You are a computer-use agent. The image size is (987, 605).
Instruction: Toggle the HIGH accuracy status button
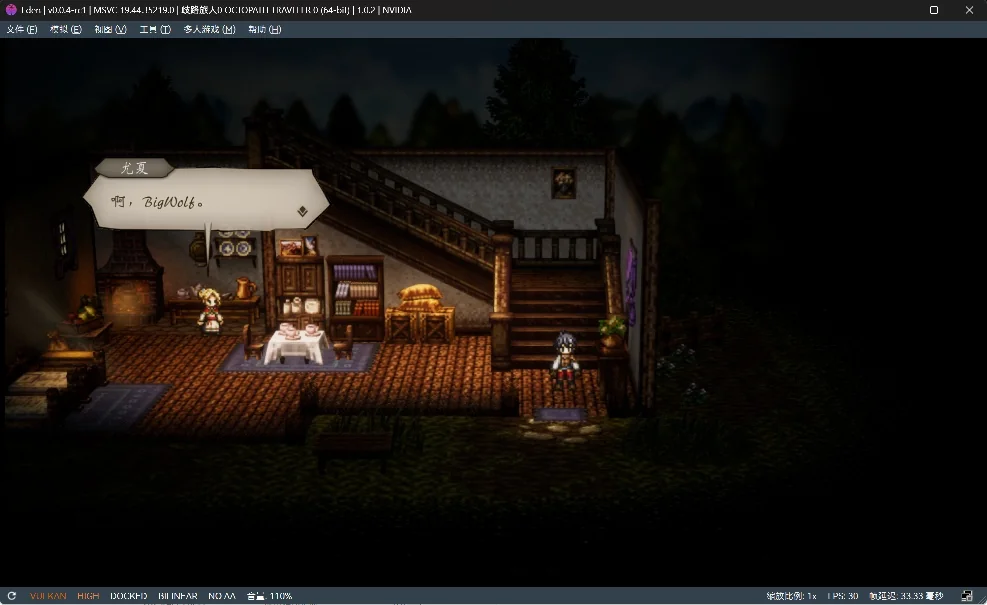pyautogui.click(x=88, y=596)
